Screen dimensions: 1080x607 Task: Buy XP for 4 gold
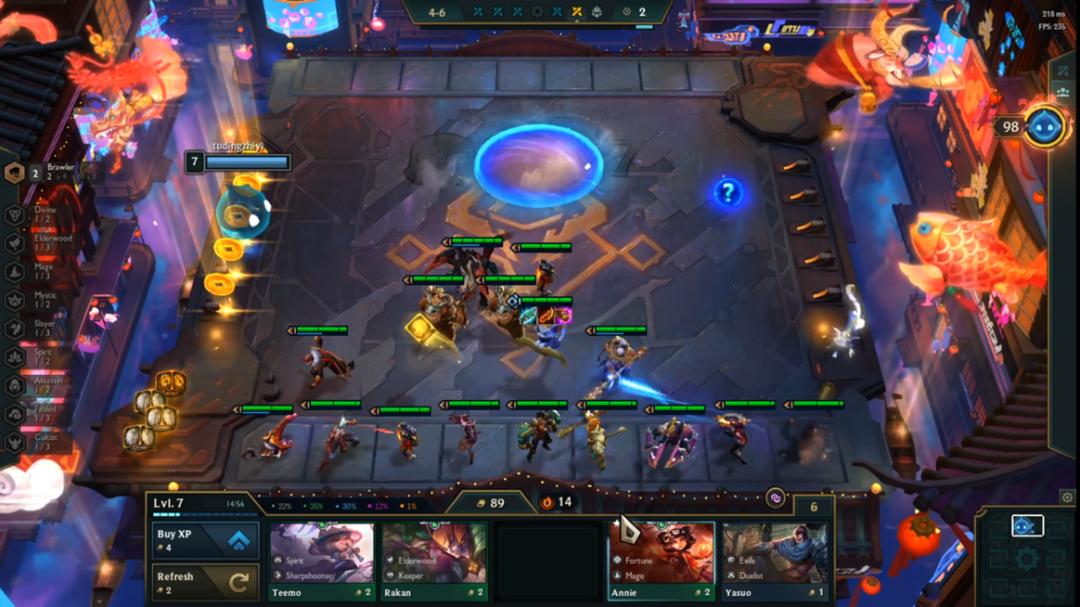[x=205, y=540]
